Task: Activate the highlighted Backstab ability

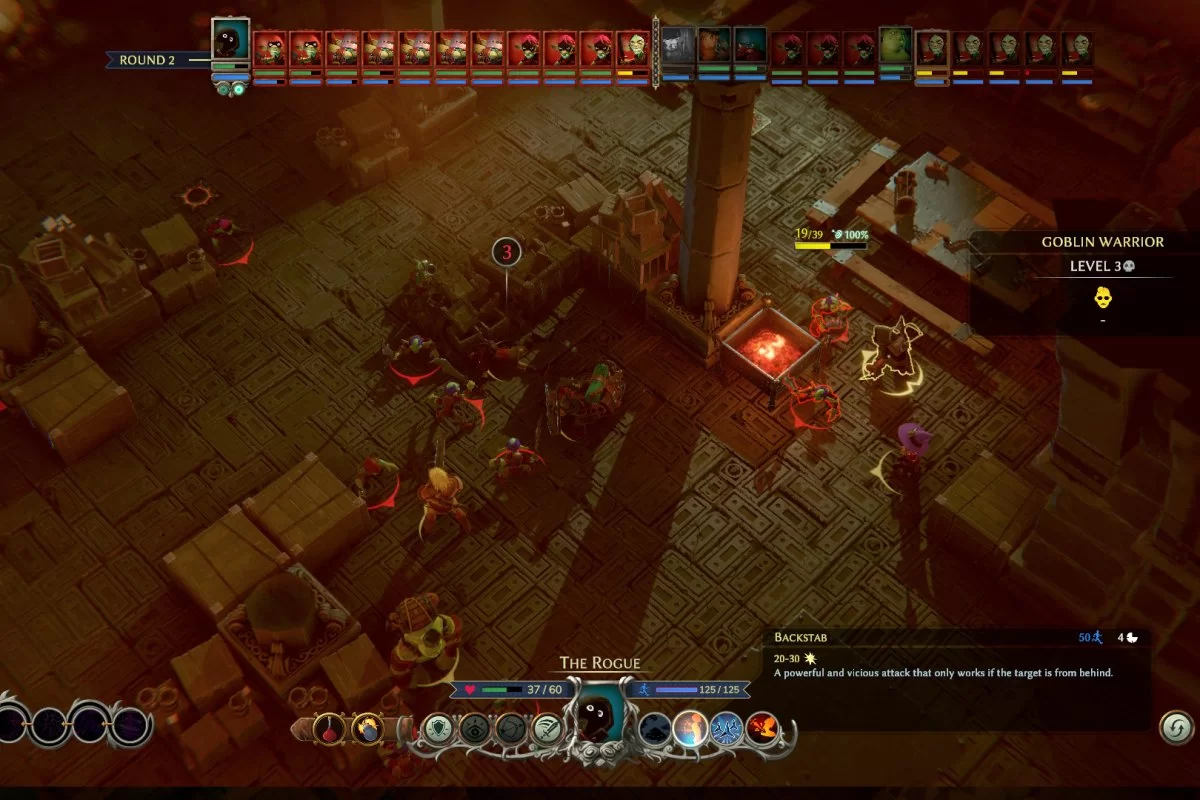Action: 691,728
